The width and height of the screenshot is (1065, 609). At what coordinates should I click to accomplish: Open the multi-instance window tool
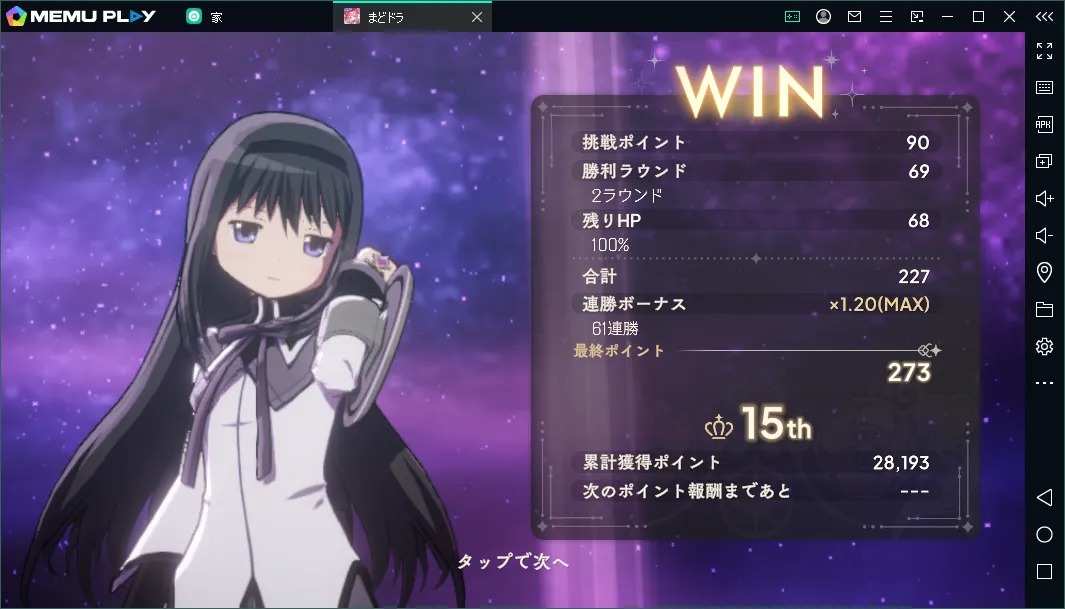pyautogui.click(x=1044, y=161)
